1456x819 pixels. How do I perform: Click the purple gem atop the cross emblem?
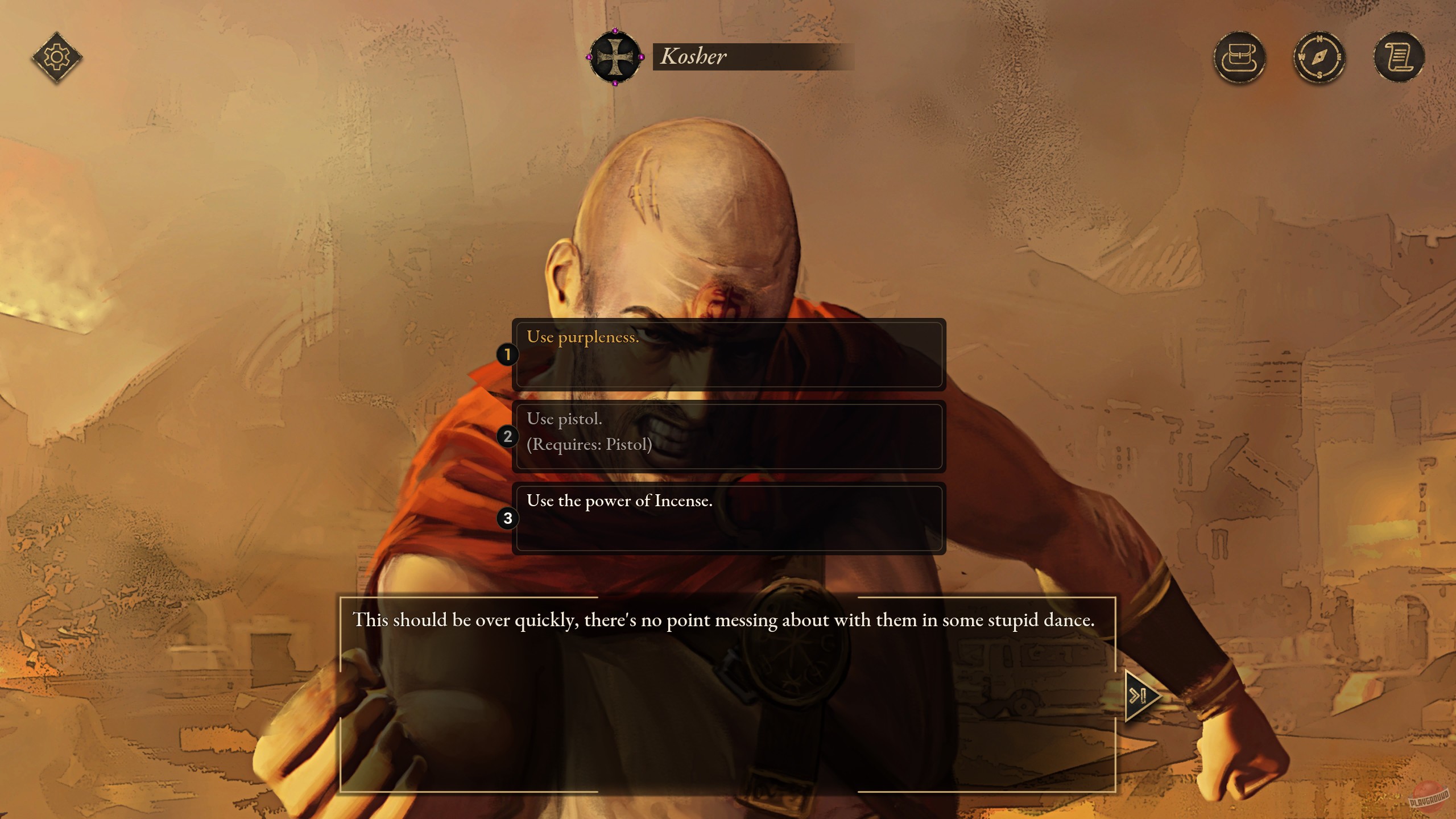click(615, 30)
